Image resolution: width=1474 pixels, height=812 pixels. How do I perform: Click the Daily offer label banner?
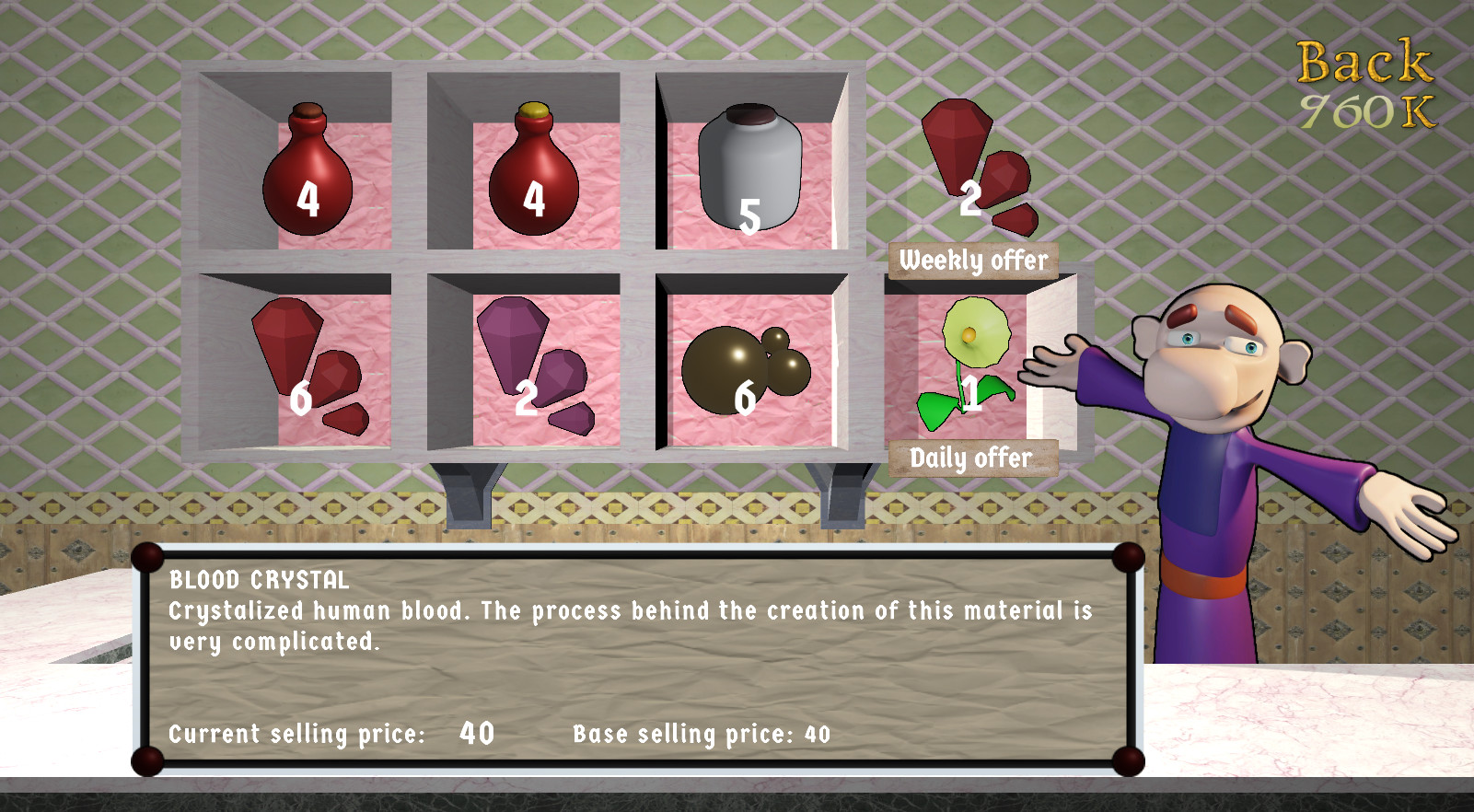pyautogui.click(x=972, y=458)
